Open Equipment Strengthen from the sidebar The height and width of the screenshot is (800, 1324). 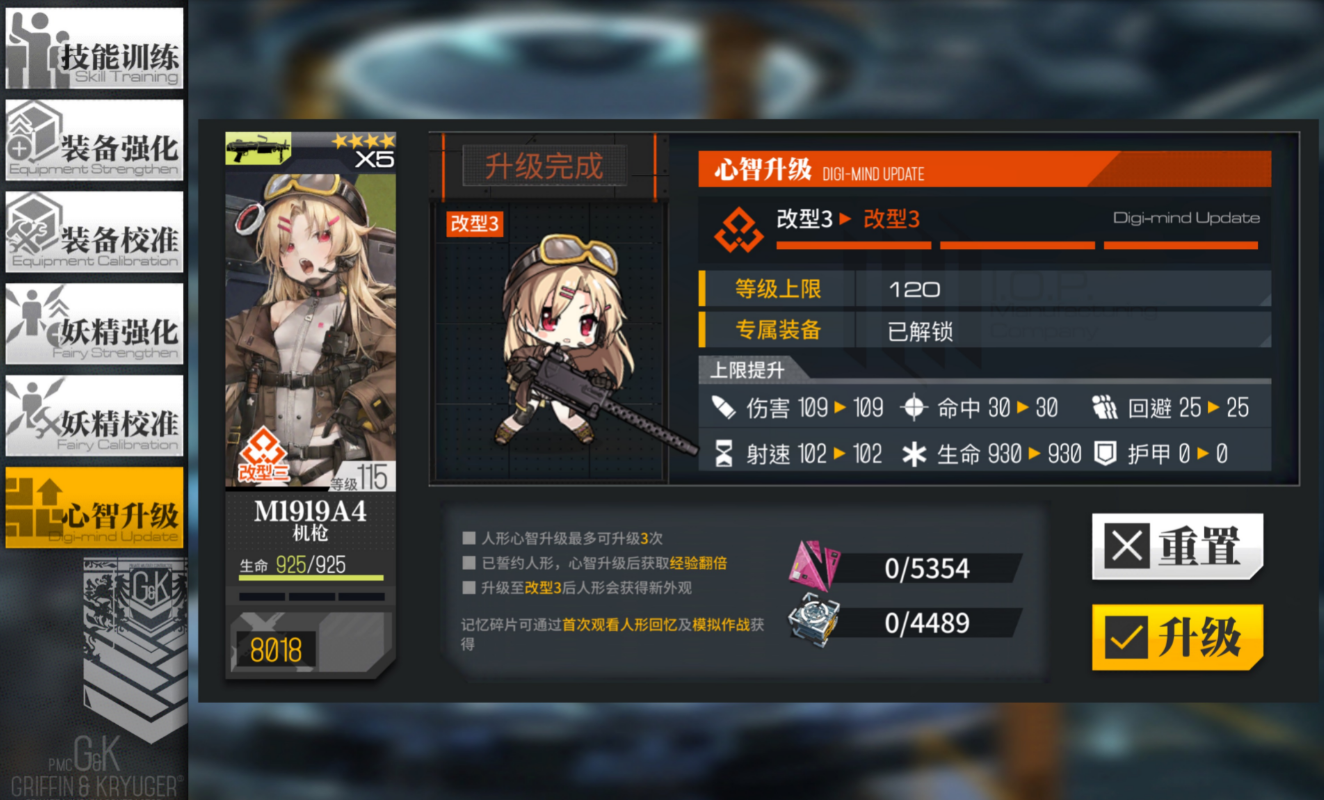pyautogui.click(x=94, y=139)
